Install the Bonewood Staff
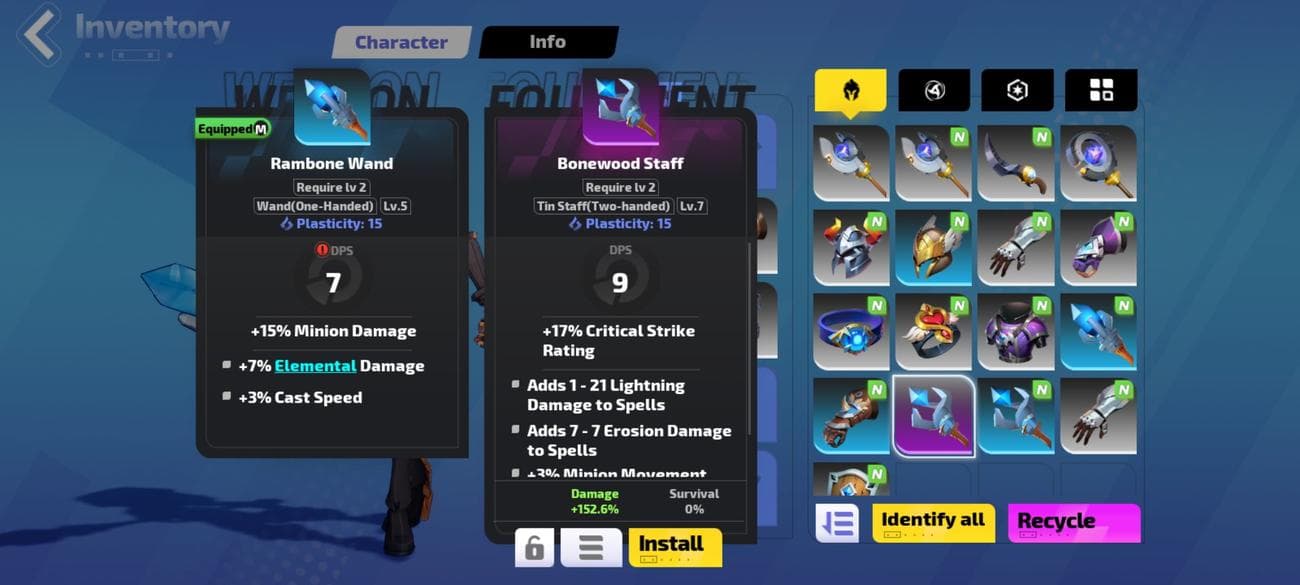The width and height of the screenshot is (1300, 585). (x=675, y=546)
